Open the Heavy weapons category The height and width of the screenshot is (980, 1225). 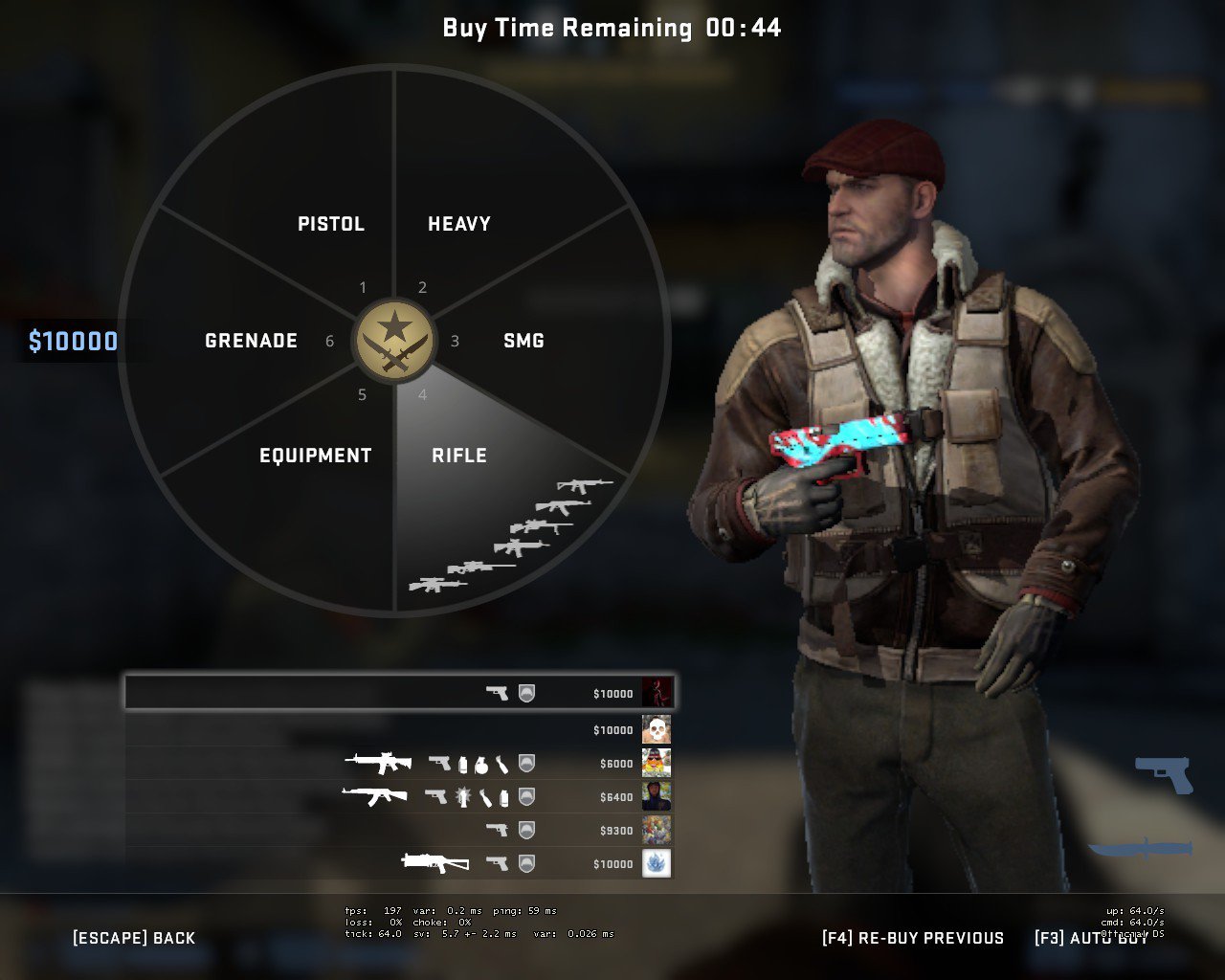(x=458, y=224)
